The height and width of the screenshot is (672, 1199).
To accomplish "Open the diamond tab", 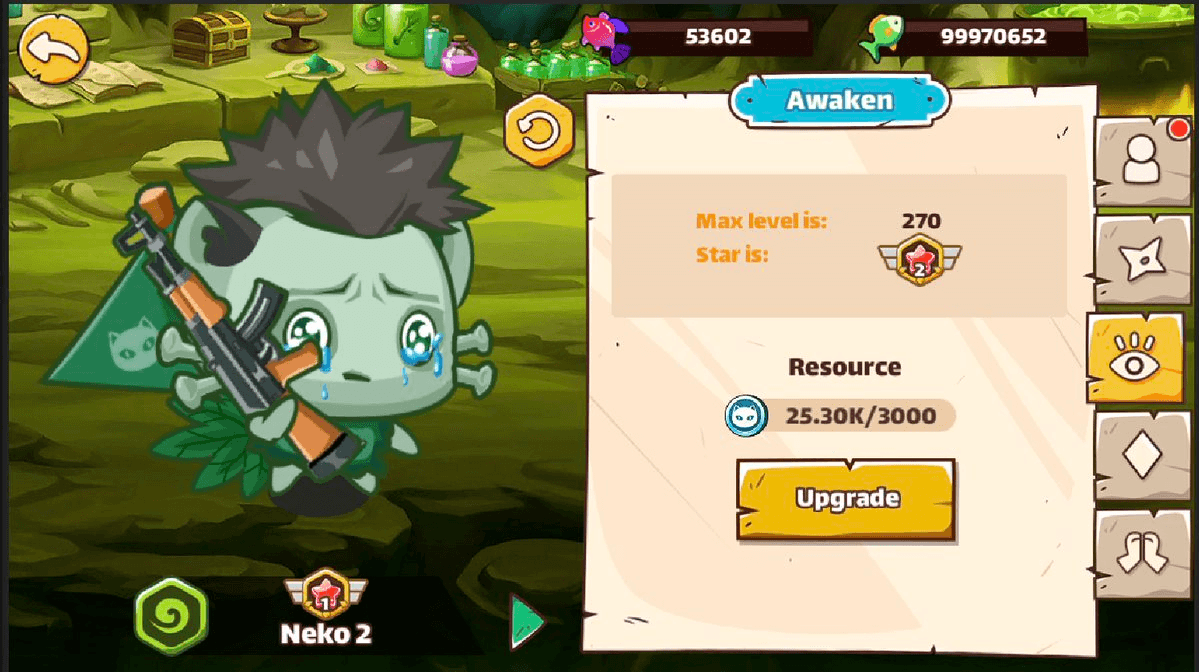I will [x=1141, y=455].
